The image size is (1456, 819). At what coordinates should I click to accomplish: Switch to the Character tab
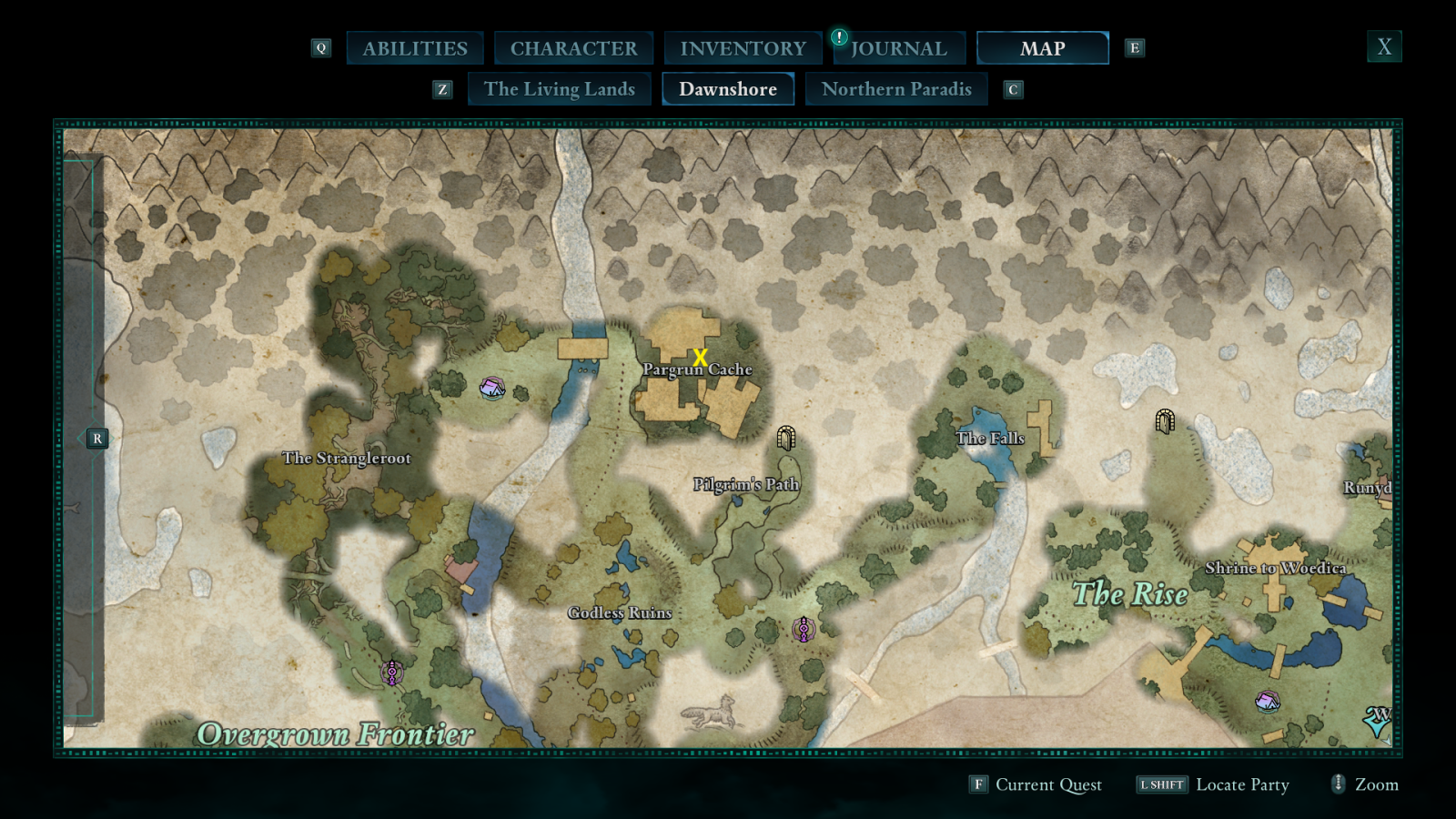[573, 48]
